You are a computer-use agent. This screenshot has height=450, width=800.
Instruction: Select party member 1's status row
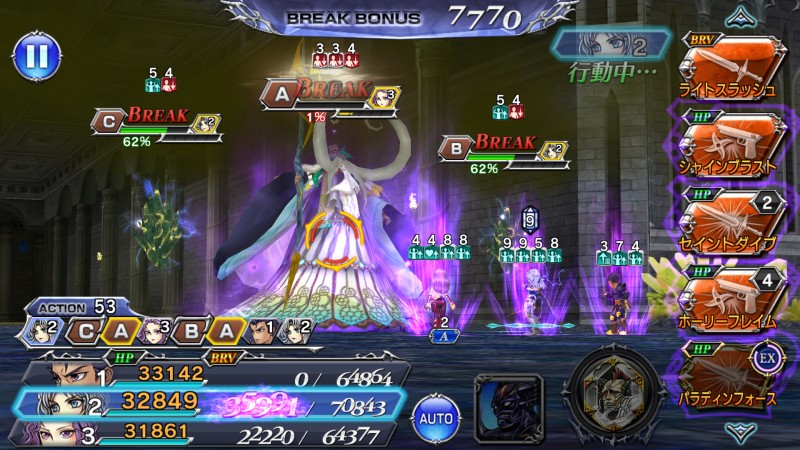point(210,374)
